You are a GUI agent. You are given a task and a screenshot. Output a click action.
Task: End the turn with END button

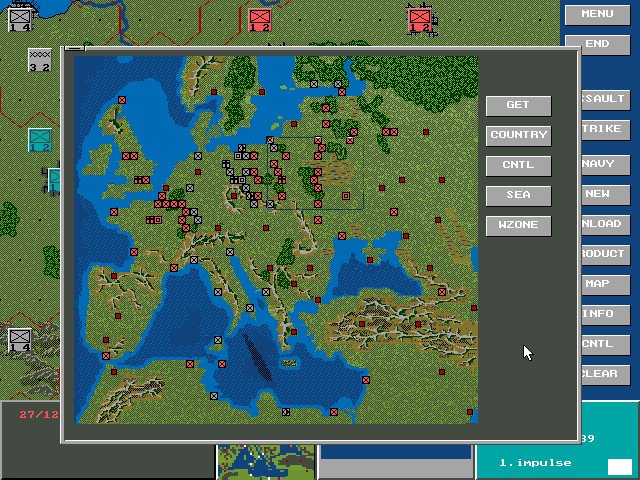tap(597, 44)
